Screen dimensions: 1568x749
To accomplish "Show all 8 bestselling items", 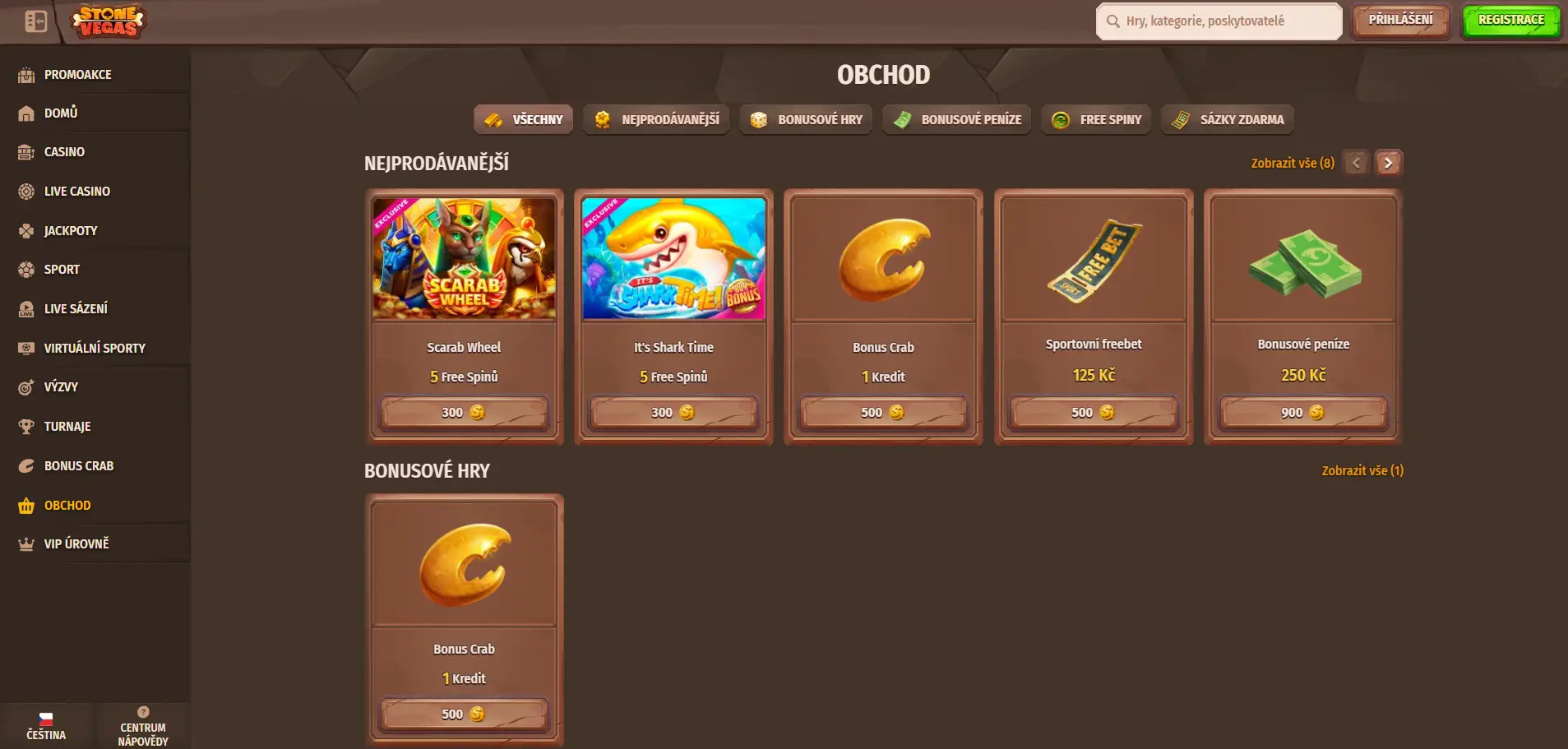I will coord(1292,164).
